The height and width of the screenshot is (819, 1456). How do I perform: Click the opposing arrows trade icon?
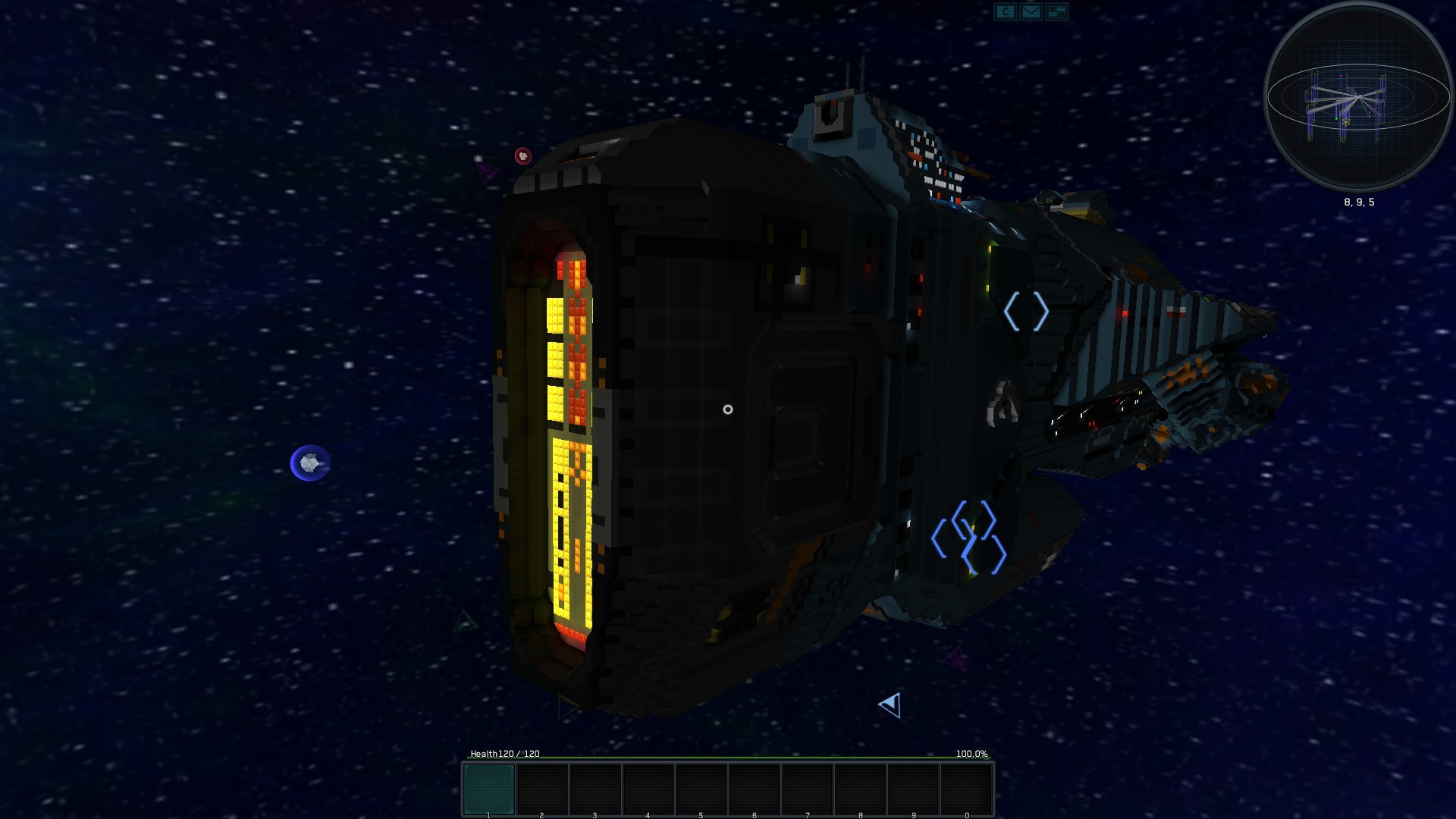1056,11
